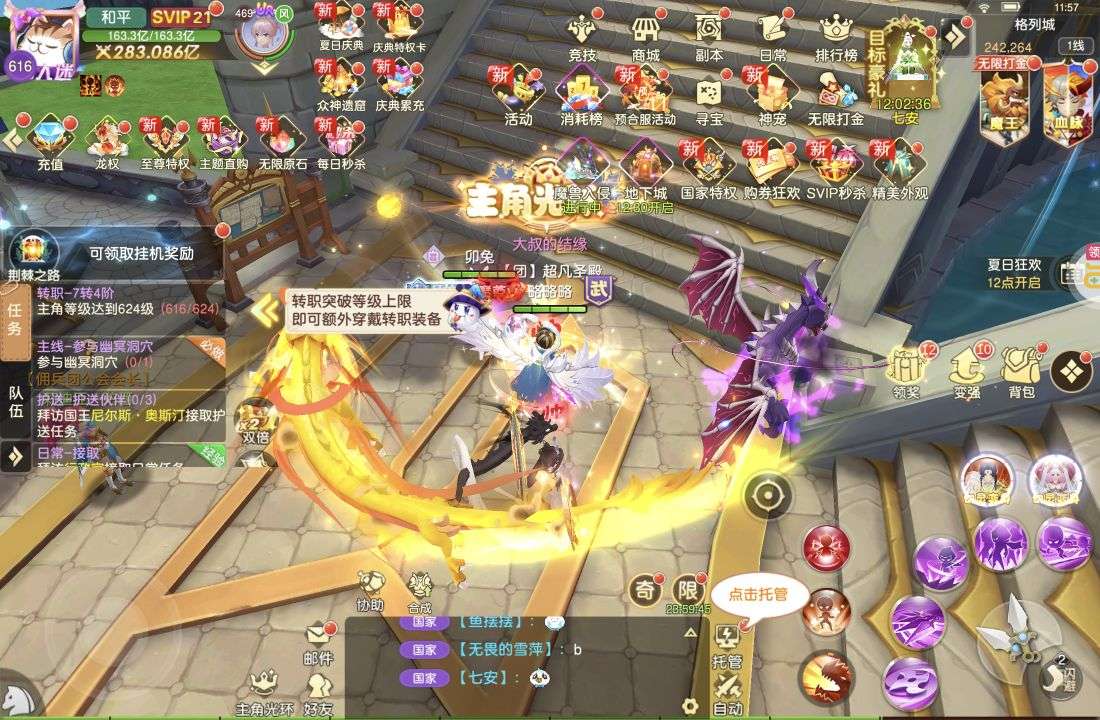Open the 活动 events icon
1100x720 pixels.
518,98
